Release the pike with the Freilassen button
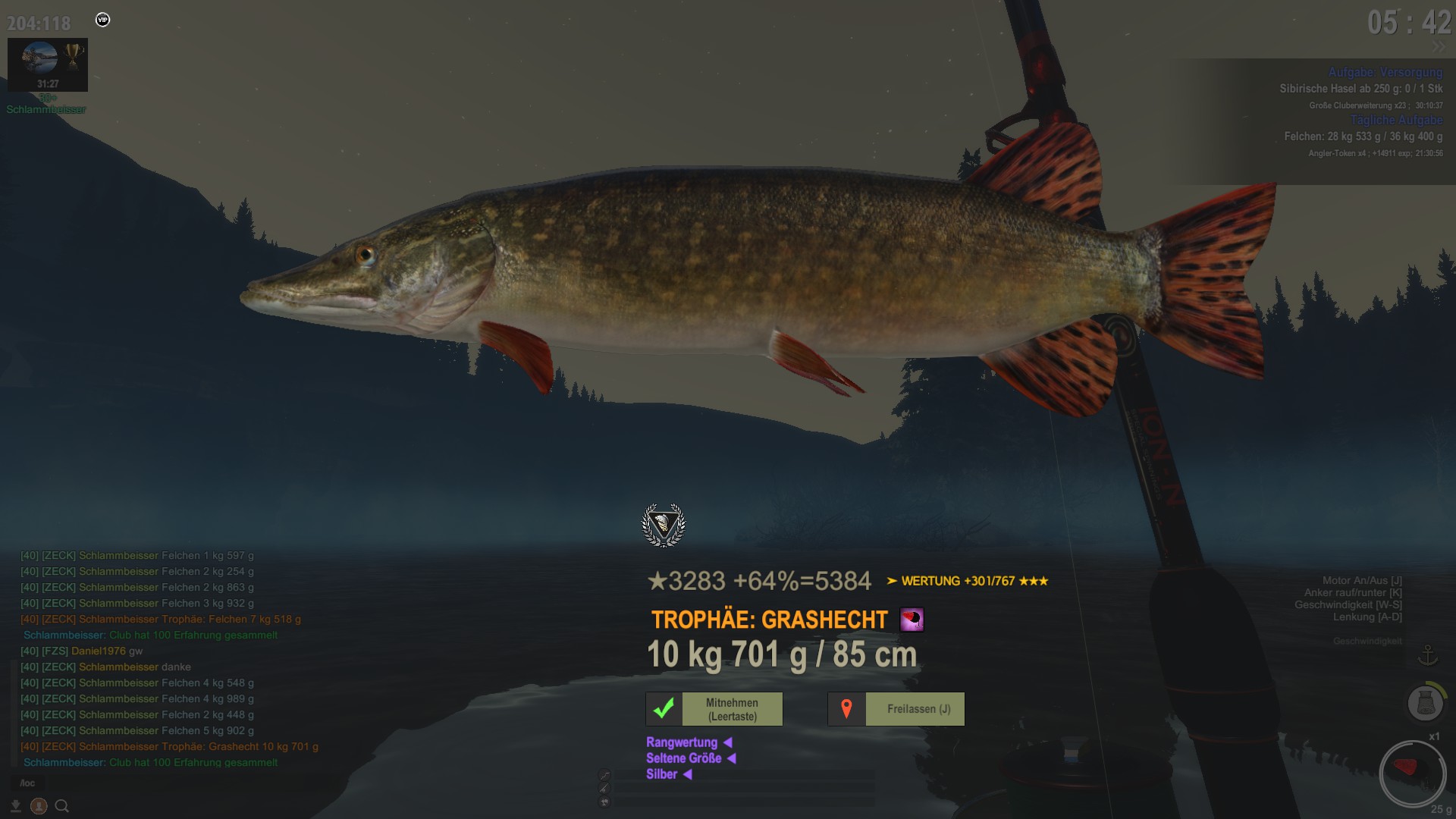1456x819 pixels. (896, 709)
